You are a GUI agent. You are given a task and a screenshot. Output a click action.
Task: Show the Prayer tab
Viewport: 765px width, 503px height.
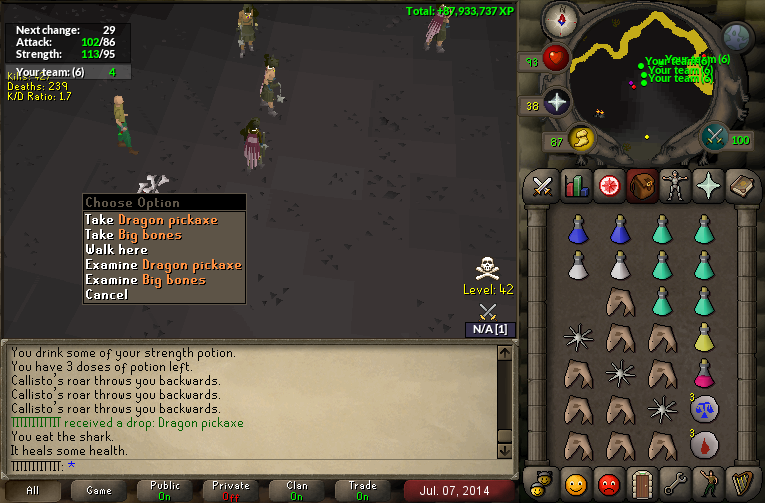pyautogui.click(x=706, y=186)
